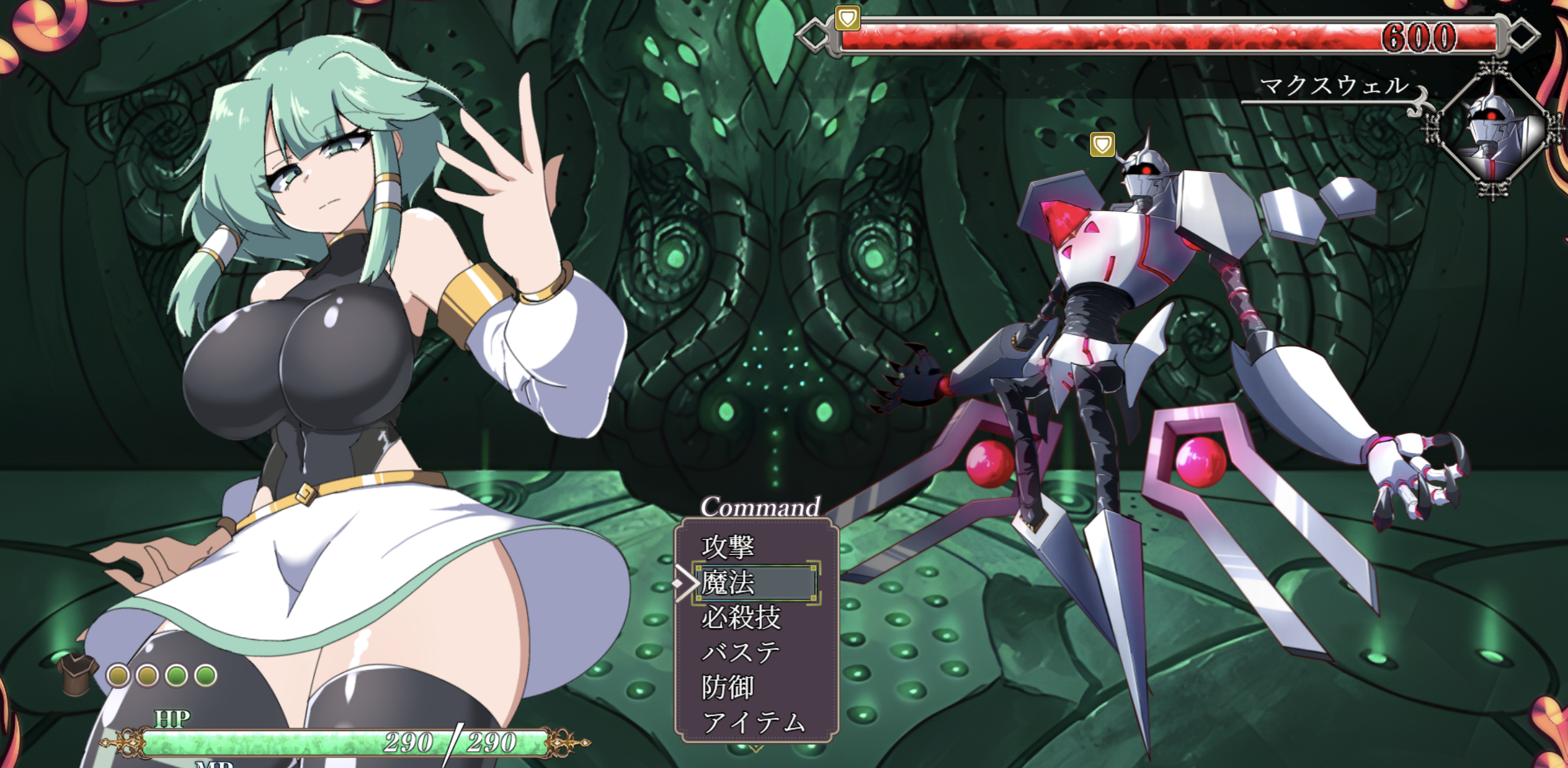Click the マクスウェル enemy portrait

click(x=1492, y=130)
